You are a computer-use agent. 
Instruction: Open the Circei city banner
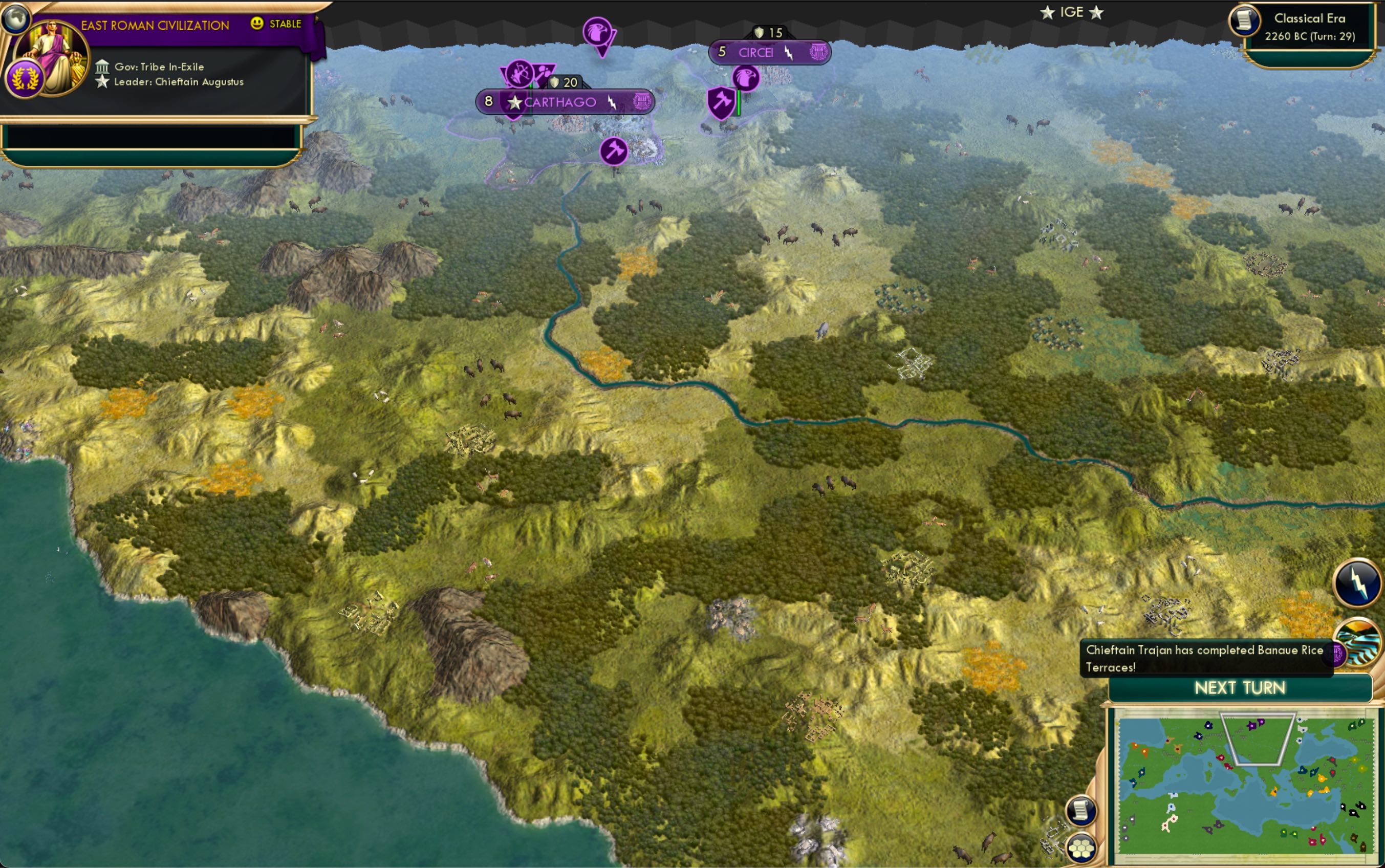point(756,52)
